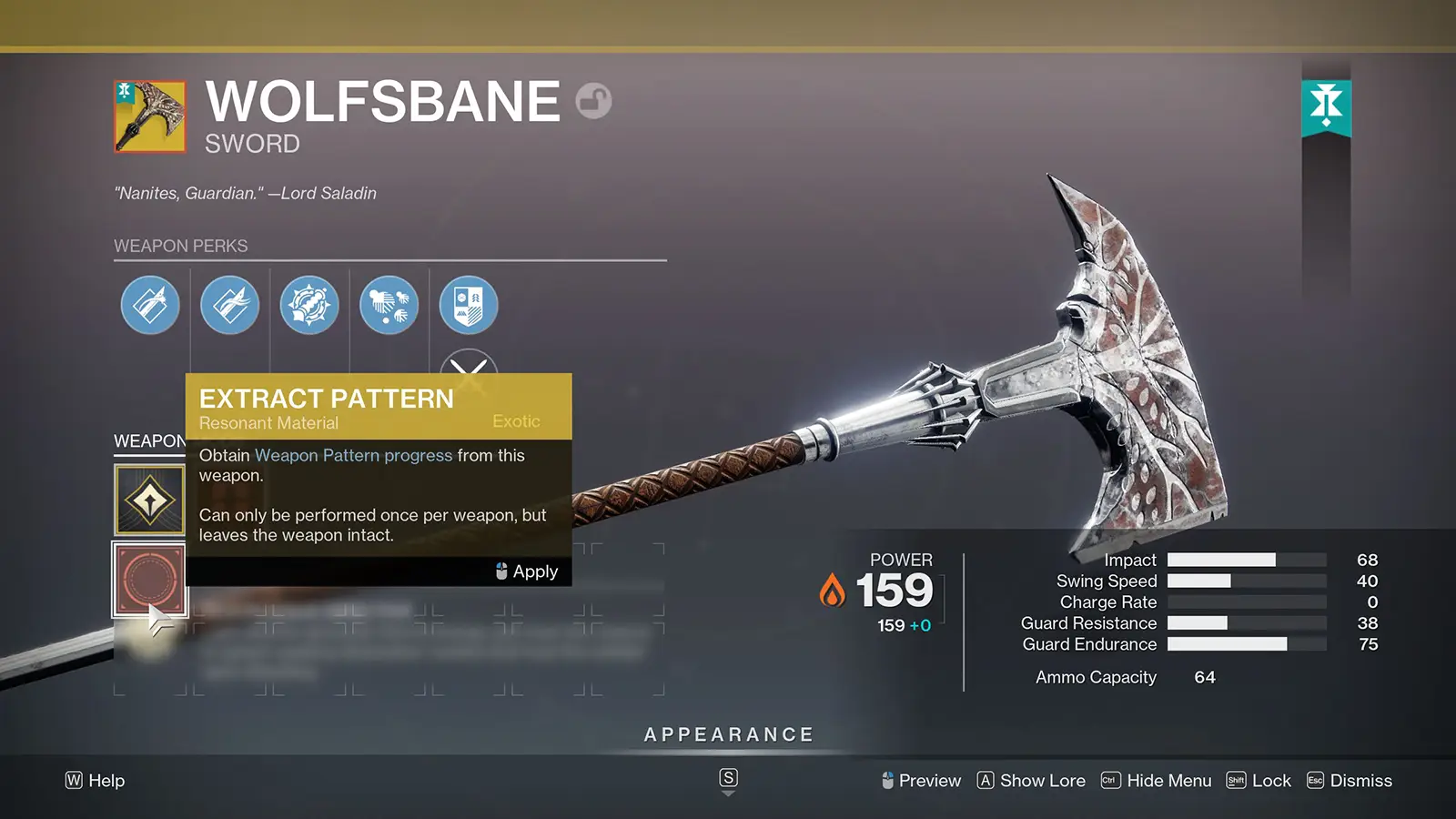Toggle the gold weapon mod slot
The width and height of the screenshot is (1456, 819).
click(x=149, y=498)
